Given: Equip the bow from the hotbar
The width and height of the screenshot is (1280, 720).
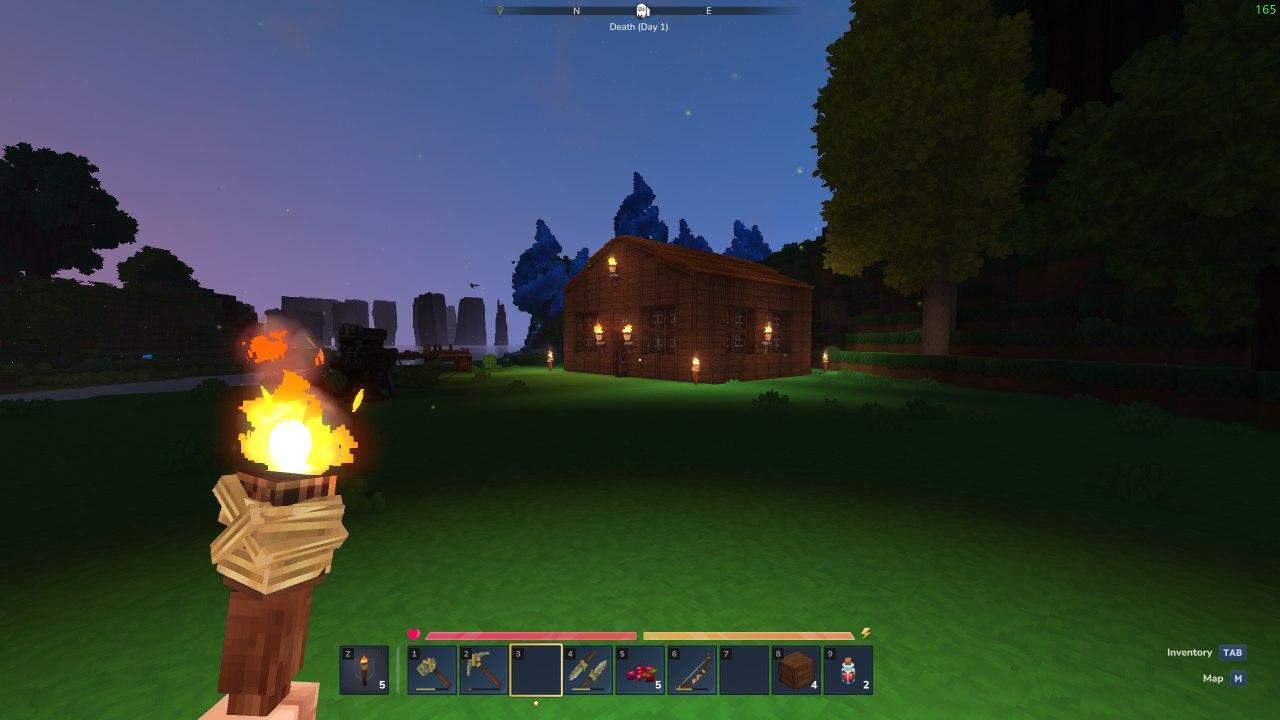Looking at the screenshot, I should [x=692, y=670].
